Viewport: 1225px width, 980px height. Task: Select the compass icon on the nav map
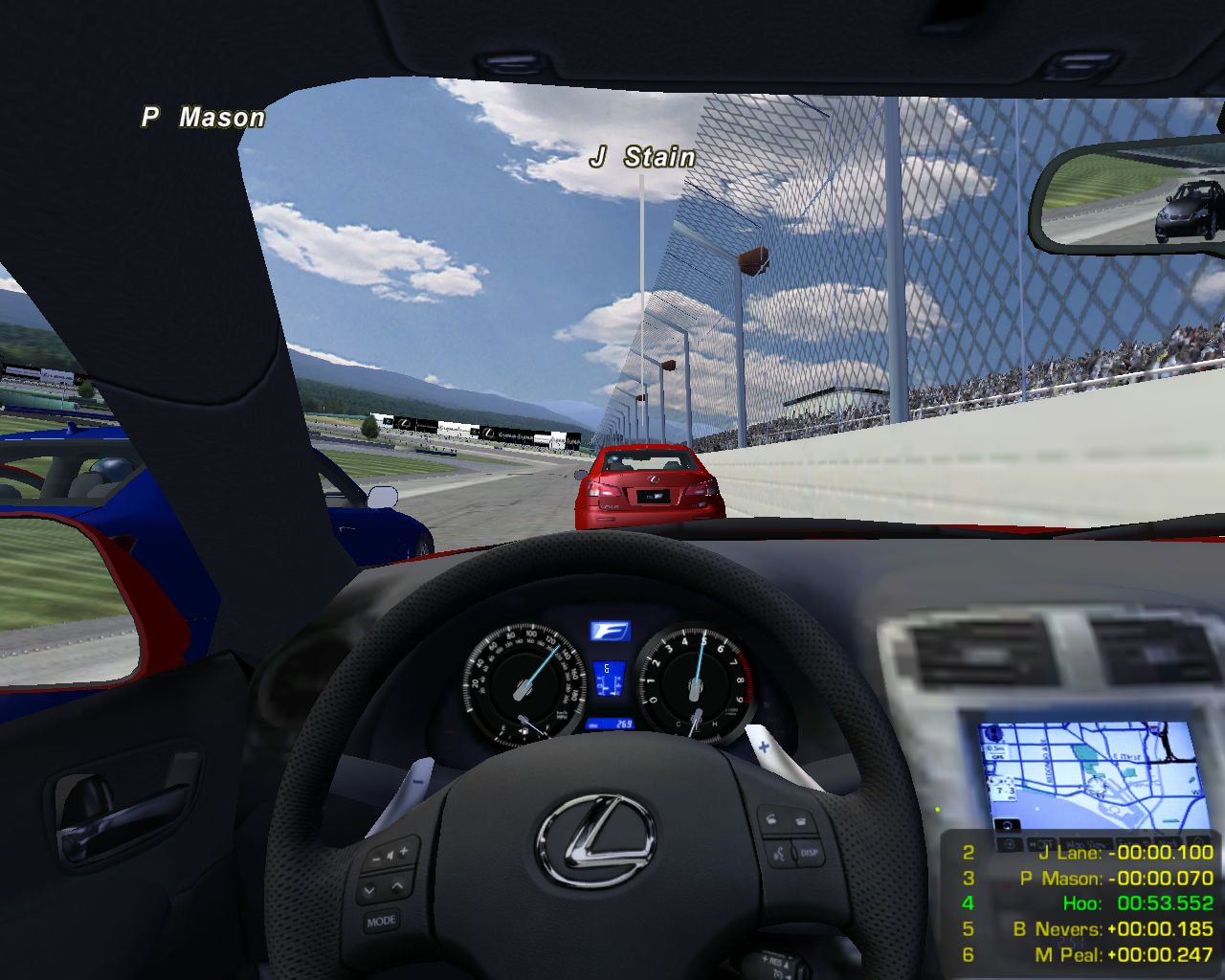[994, 733]
